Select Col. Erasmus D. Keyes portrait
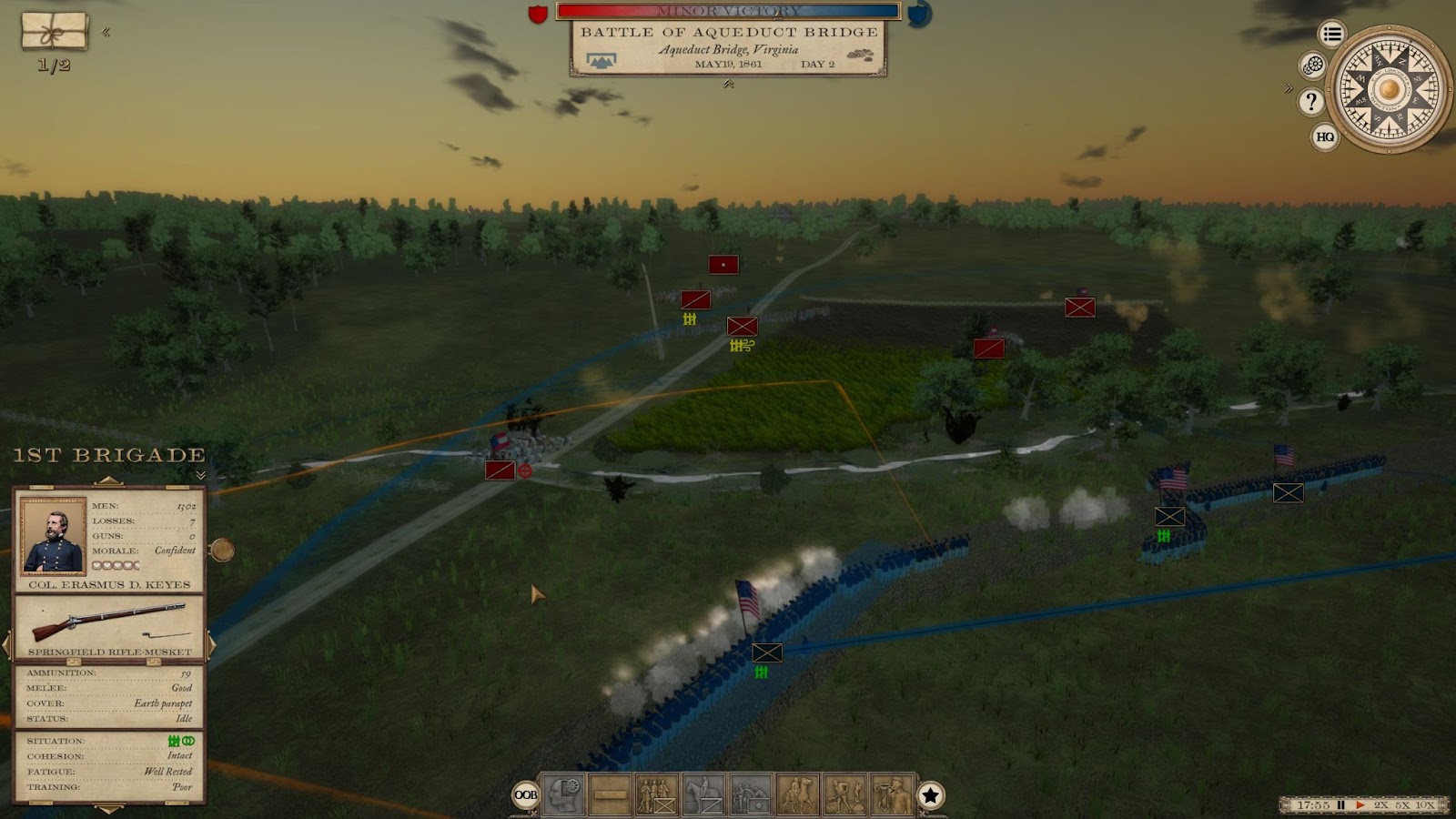 pyautogui.click(x=53, y=535)
